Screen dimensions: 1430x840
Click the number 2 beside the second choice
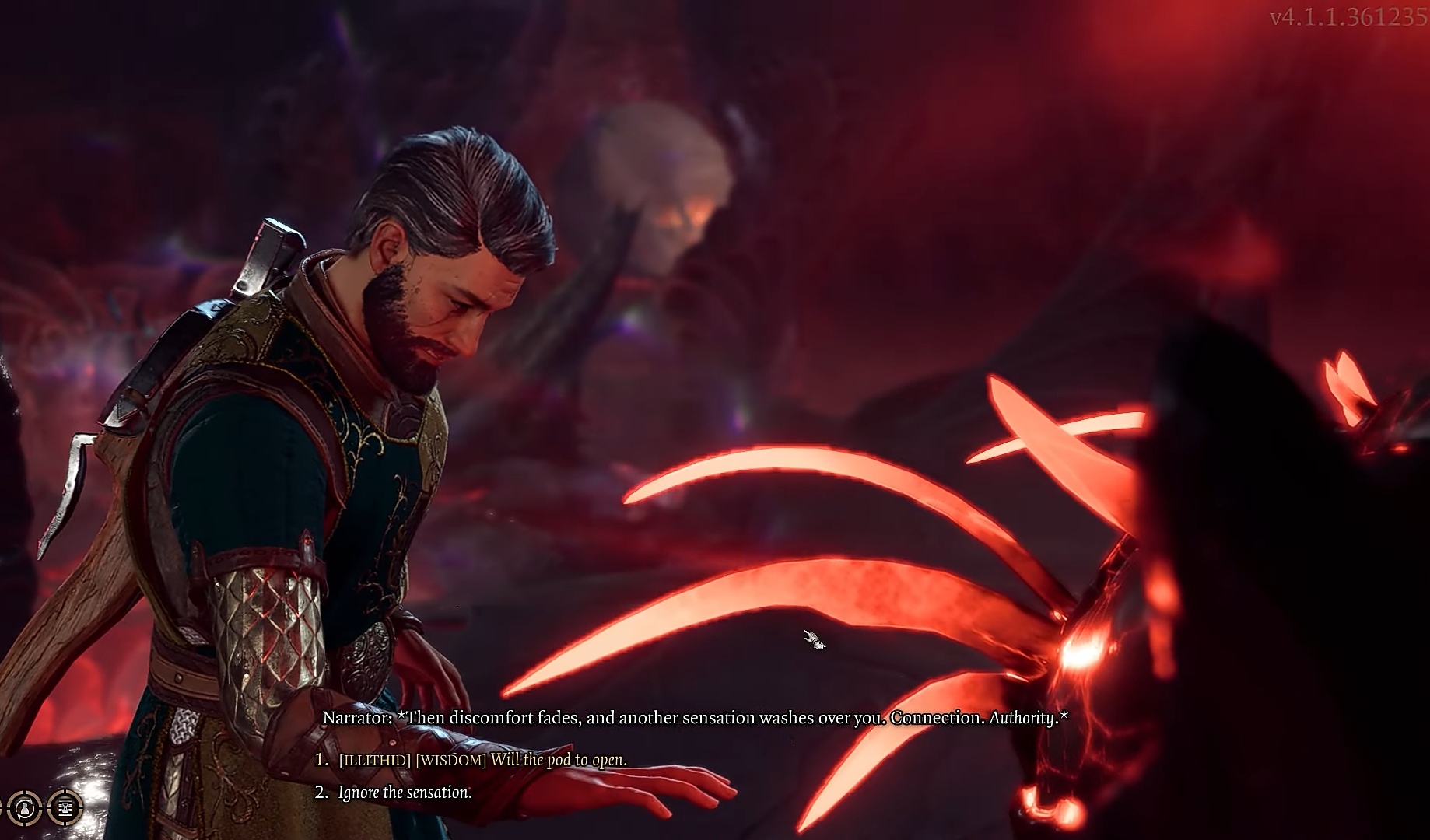point(321,792)
